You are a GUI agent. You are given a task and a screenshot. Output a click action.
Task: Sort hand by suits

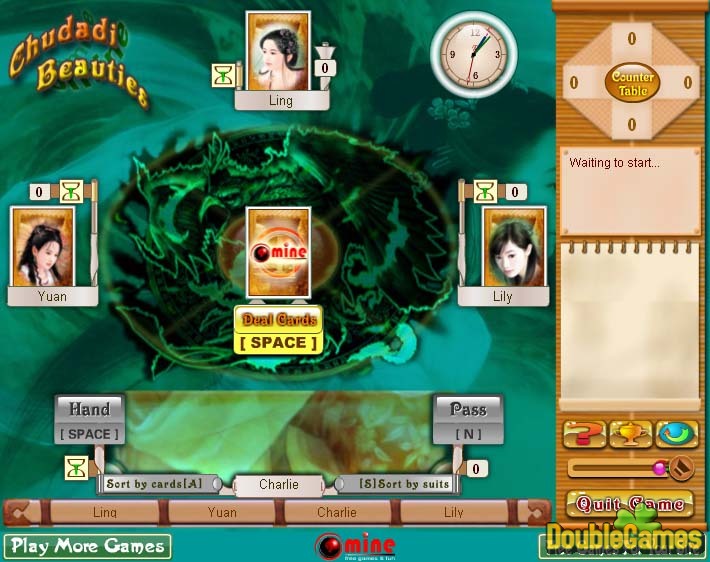coord(404,484)
